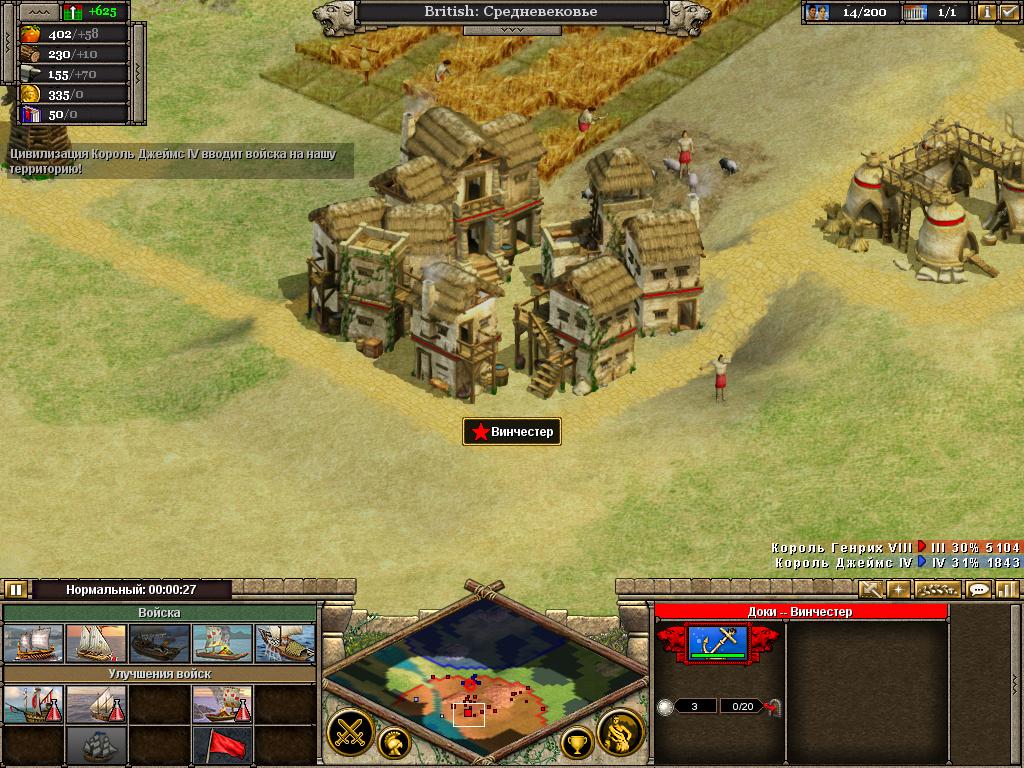
Task: Train the last ship in the Войска row
Action: (285, 643)
